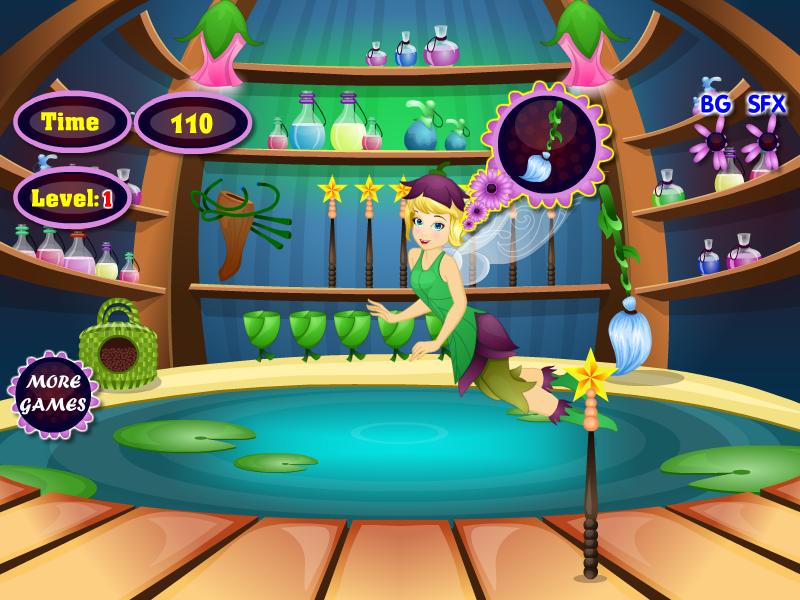Toggle the SFX sound flower
800x600 pixels.
point(767,141)
